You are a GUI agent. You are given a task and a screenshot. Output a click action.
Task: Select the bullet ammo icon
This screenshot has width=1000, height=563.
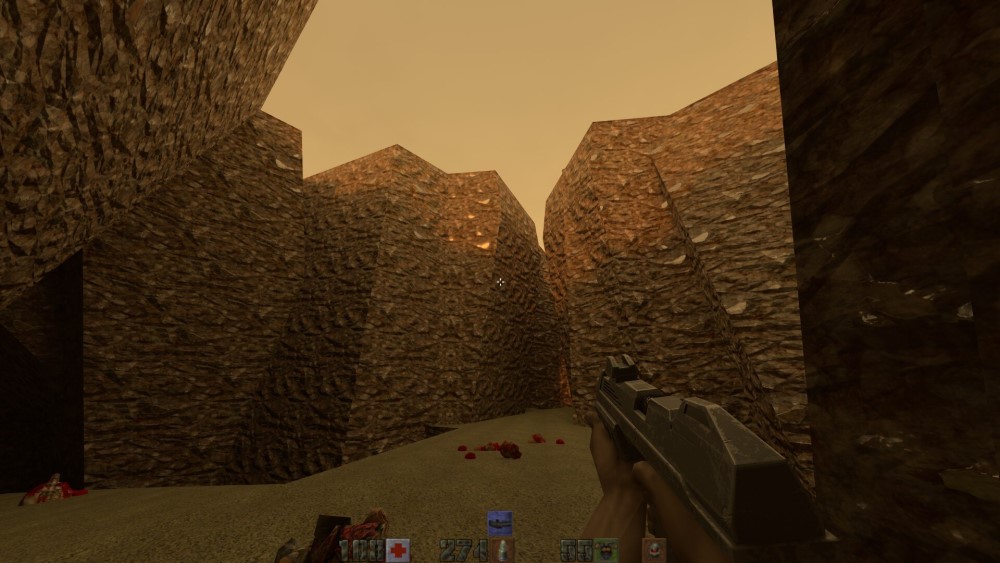coord(504,550)
